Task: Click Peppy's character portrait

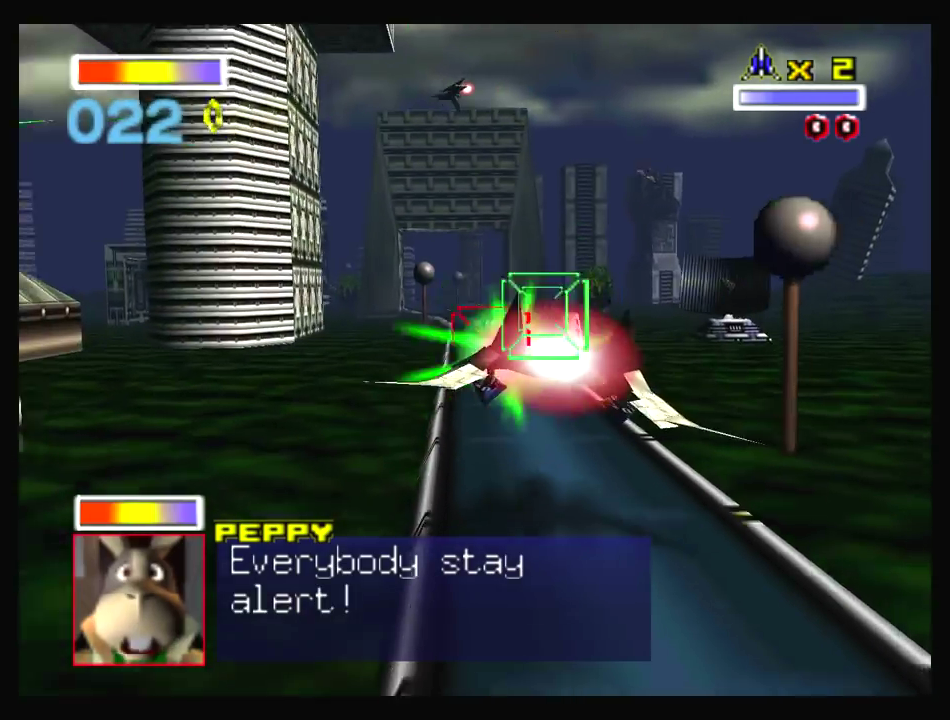Action: [x=139, y=598]
